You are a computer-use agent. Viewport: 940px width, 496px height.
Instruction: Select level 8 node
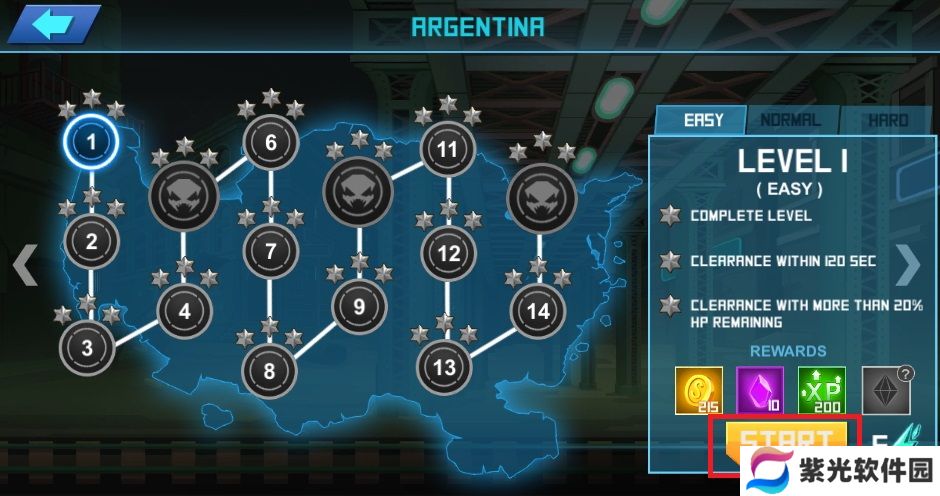pyautogui.click(x=269, y=371)
